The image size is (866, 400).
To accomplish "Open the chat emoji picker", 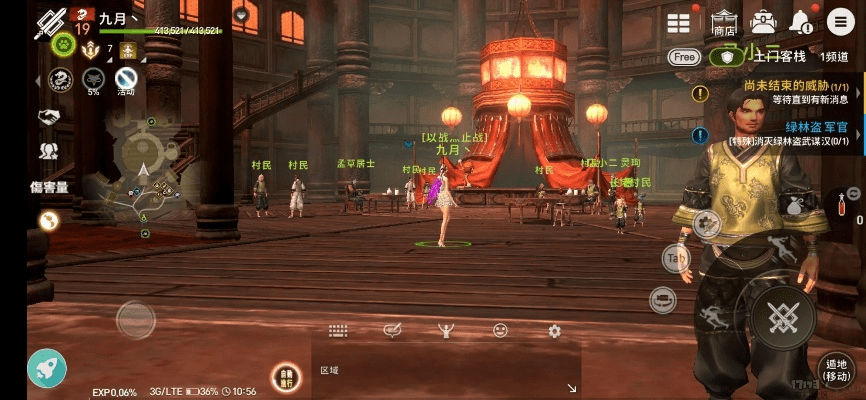I will point(500,331).
